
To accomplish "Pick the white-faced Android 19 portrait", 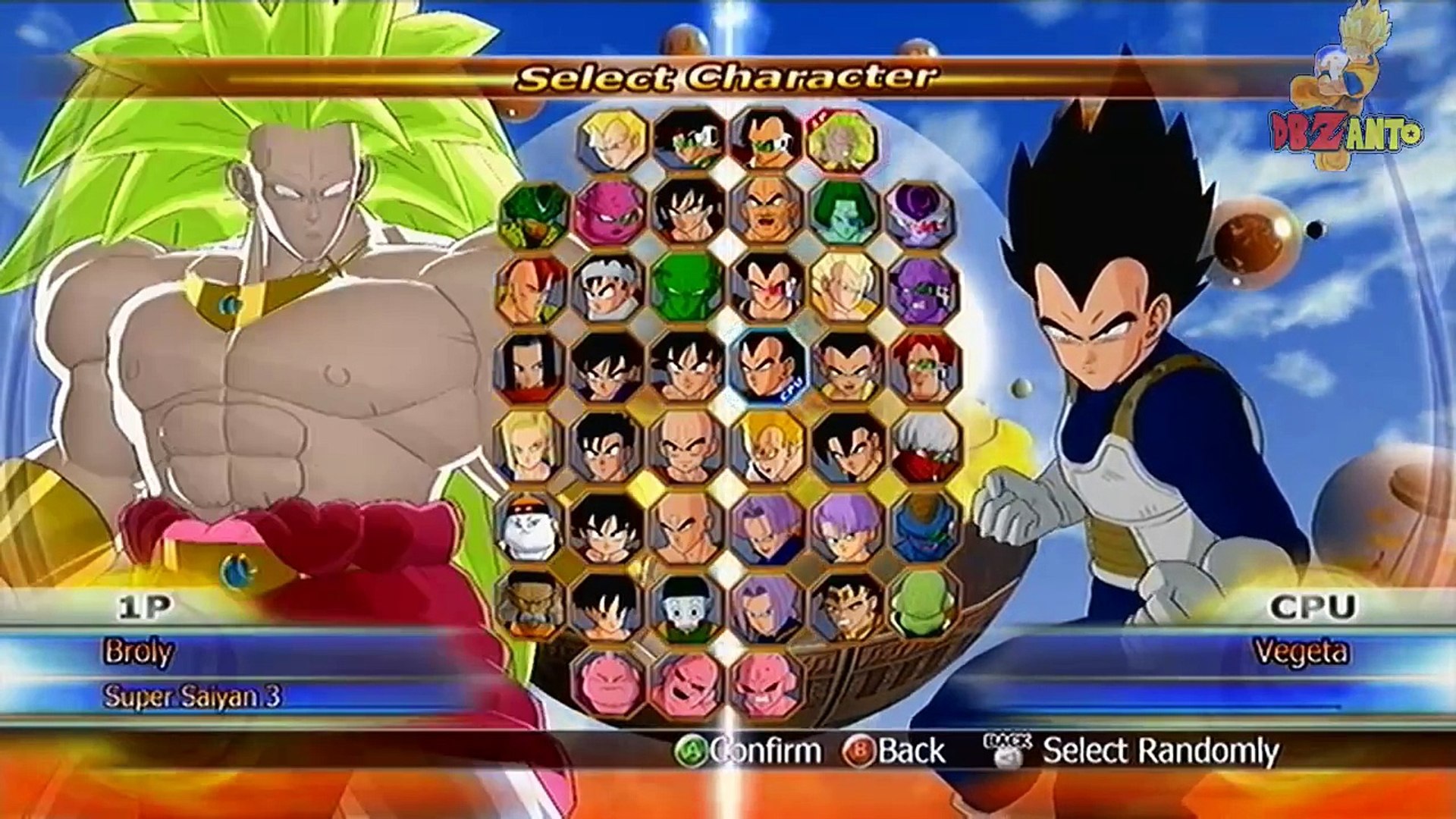I will (x=529, y=526).
